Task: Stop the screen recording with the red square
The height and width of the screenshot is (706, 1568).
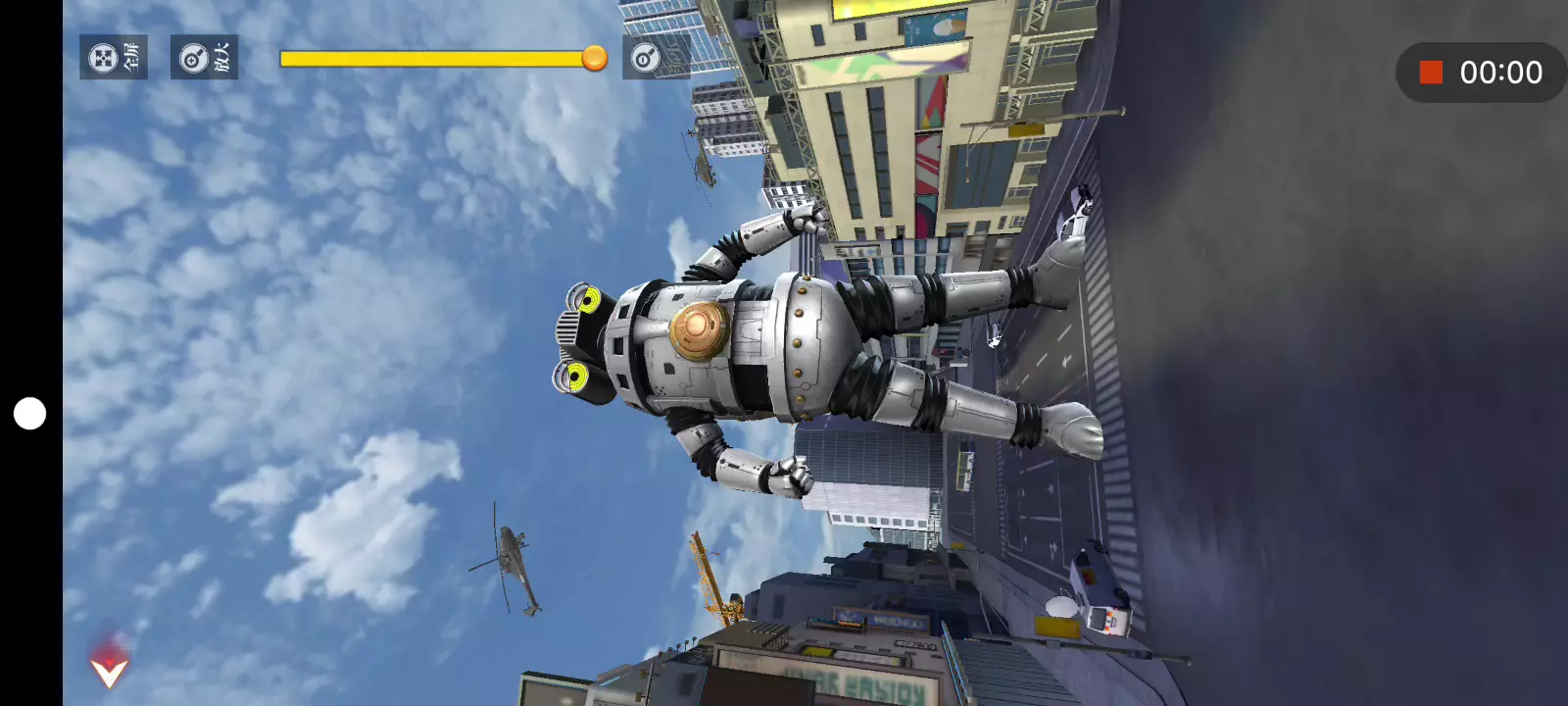Action: click(1431, 73)
